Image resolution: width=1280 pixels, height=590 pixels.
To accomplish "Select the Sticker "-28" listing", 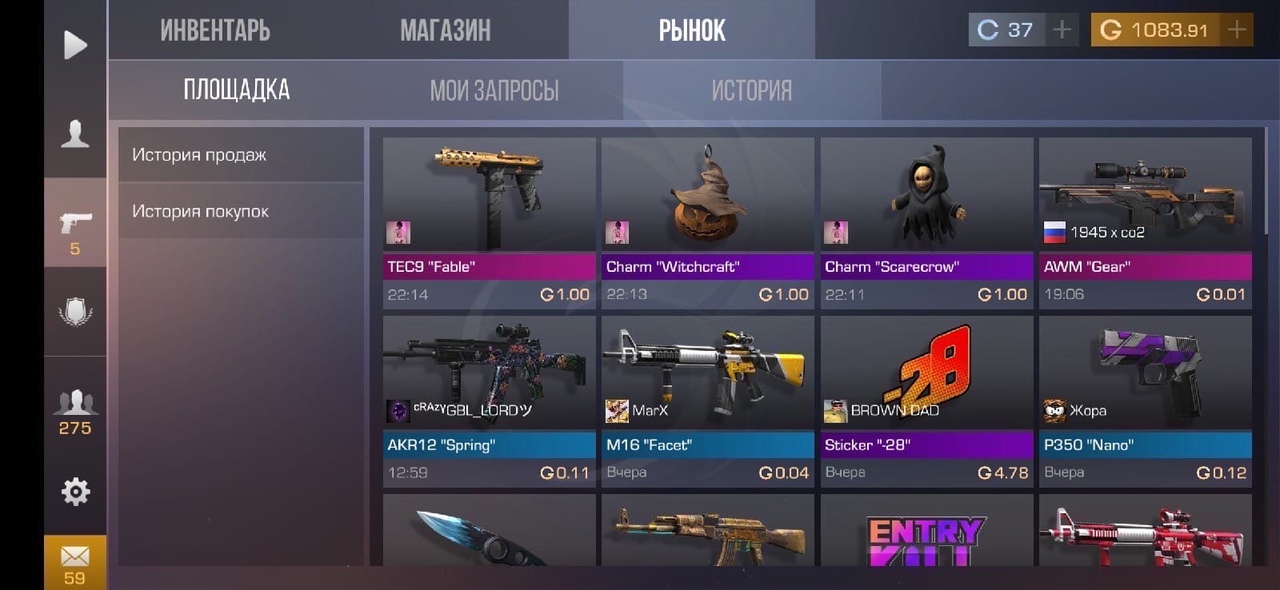I will [x=927, y=400].
